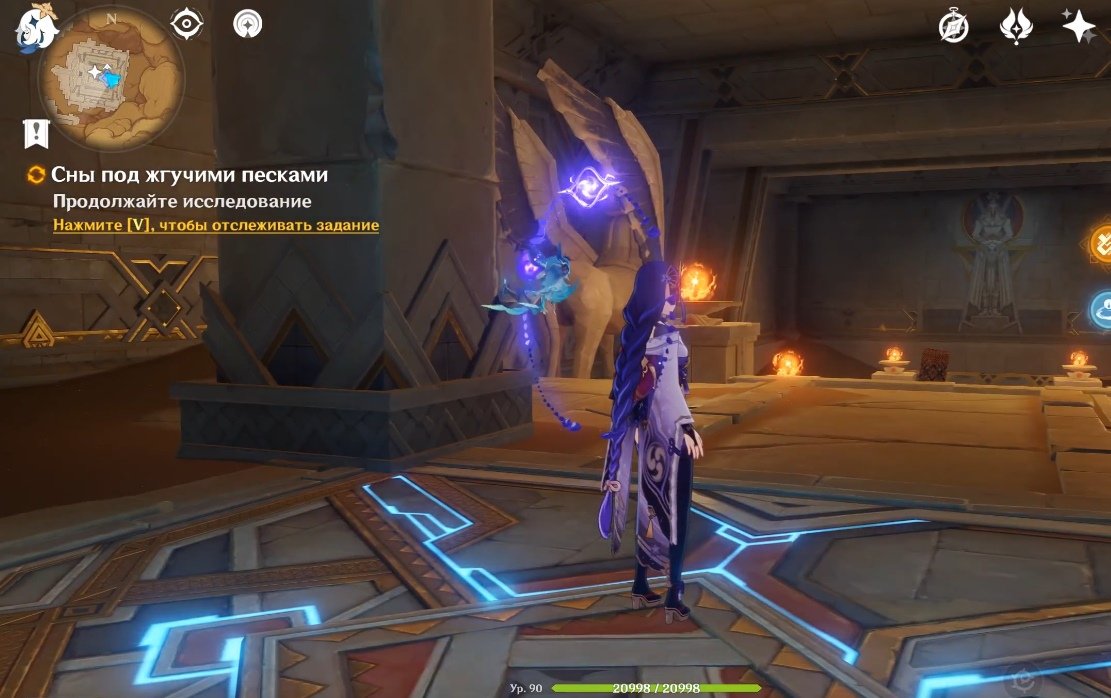Click the 'Нажмите [V], чтобы отслеживать задание' link
Viewport: 1111px width, 698px height.
tap(216, 226)
